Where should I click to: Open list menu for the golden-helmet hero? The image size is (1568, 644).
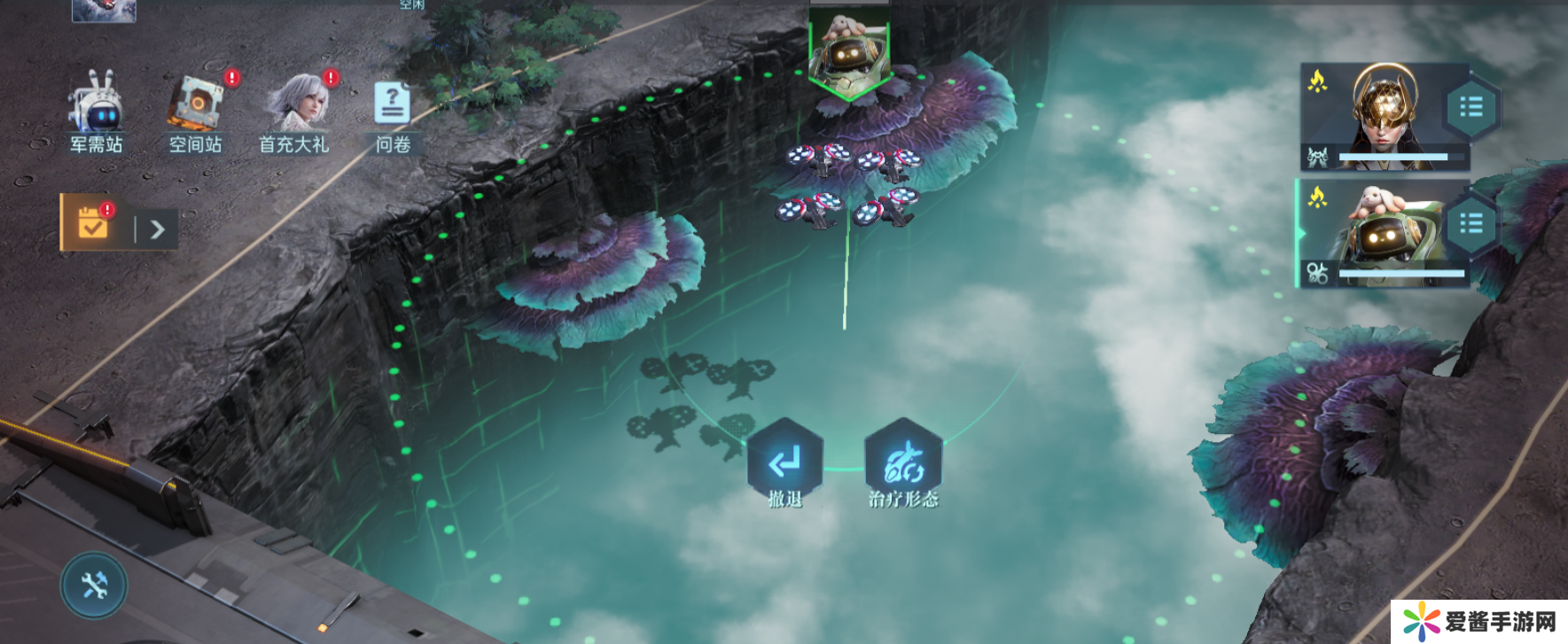click(x=1470, y=108)
